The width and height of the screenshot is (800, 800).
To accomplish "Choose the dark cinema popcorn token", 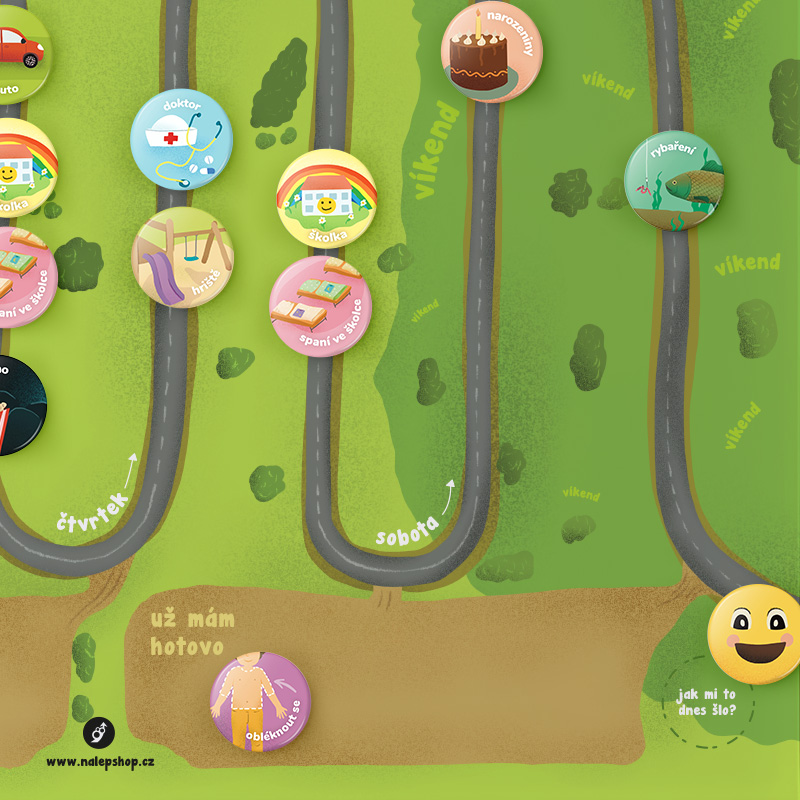I will pyautogui.click(x=15, y=405).
